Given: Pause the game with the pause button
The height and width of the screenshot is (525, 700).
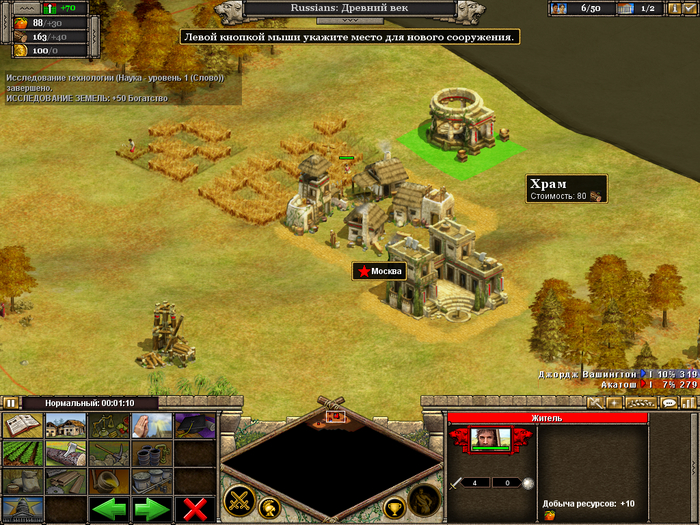Looking at the screenshot, I should [x=11, y=403].
